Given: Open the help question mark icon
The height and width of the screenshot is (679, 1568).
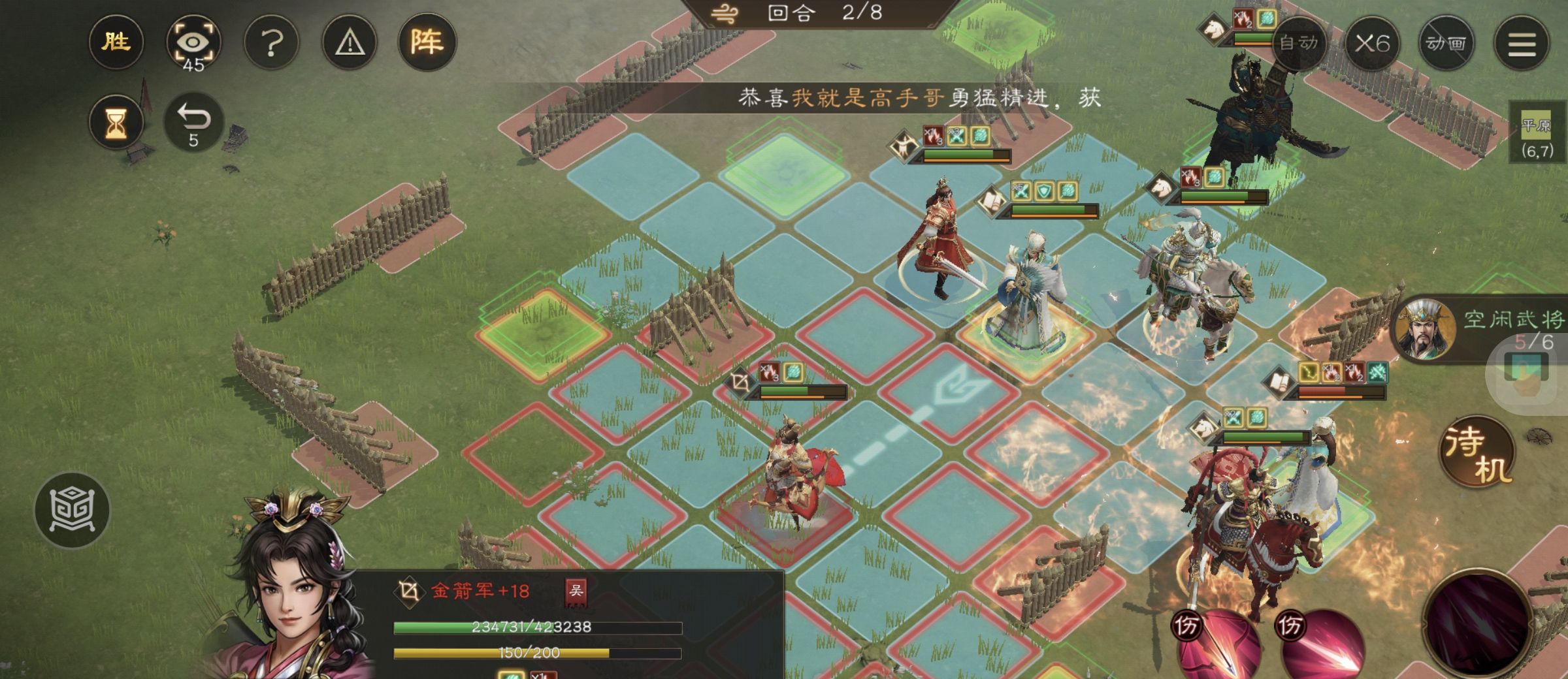Looking at the screenshot, I should (270, 42).
